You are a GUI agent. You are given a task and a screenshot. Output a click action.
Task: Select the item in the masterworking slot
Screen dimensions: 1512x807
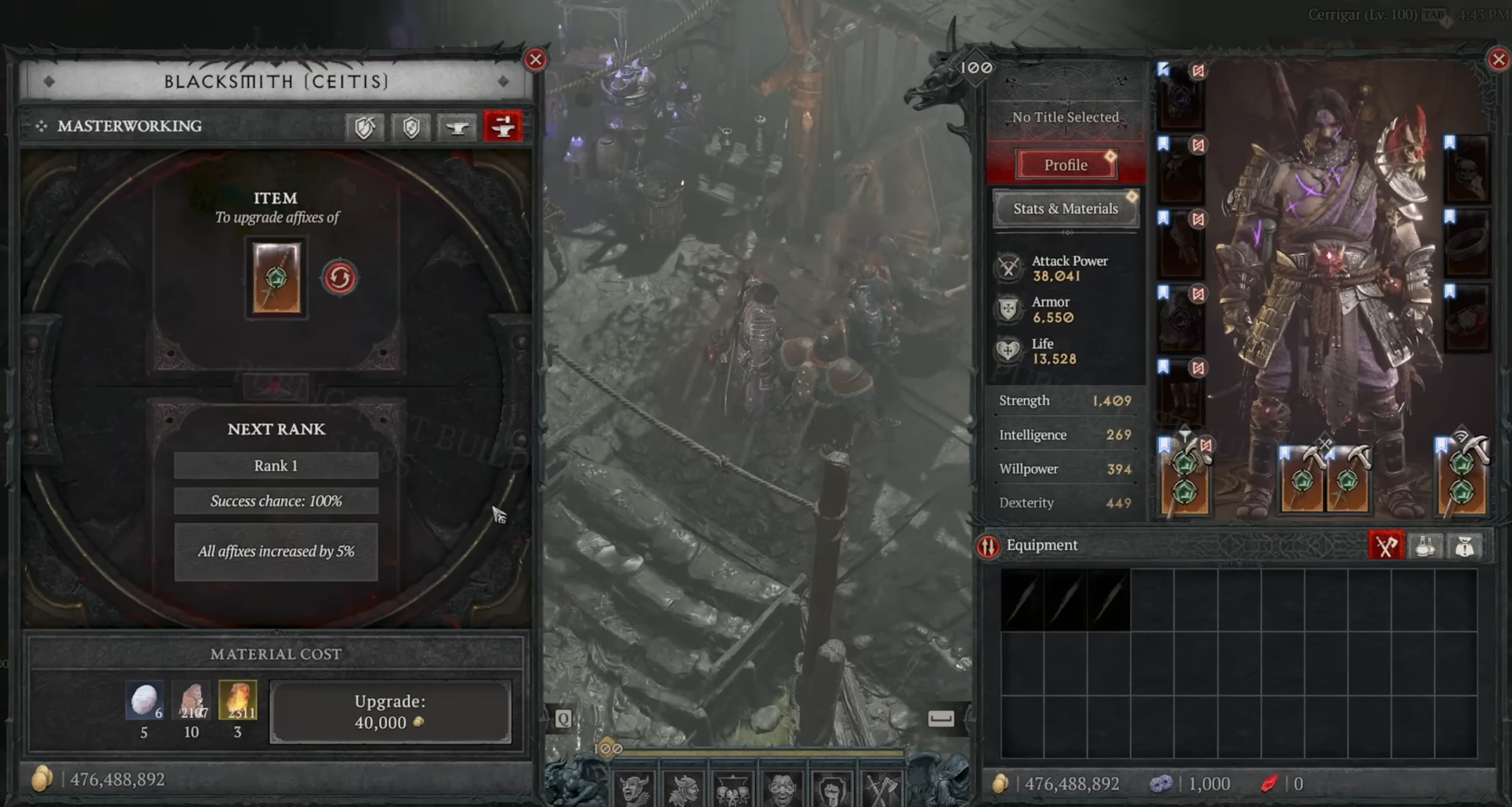point(276,277)
